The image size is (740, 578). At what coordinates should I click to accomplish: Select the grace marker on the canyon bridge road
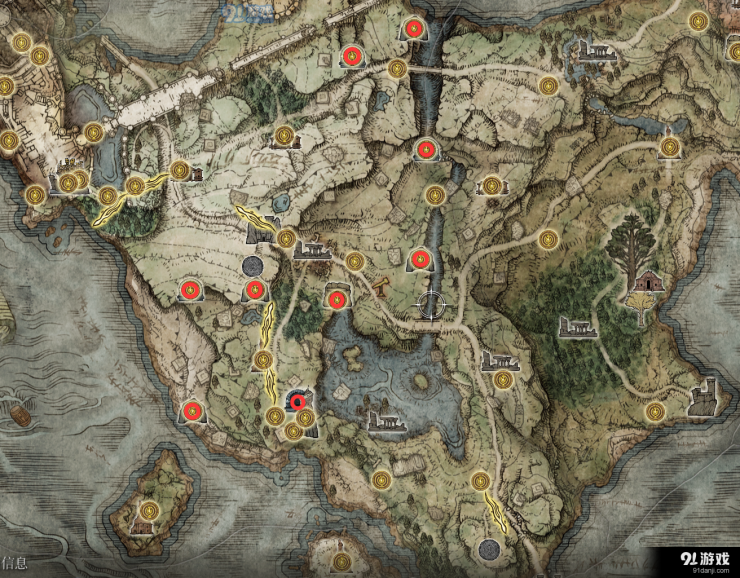click(x=397, y=69)
